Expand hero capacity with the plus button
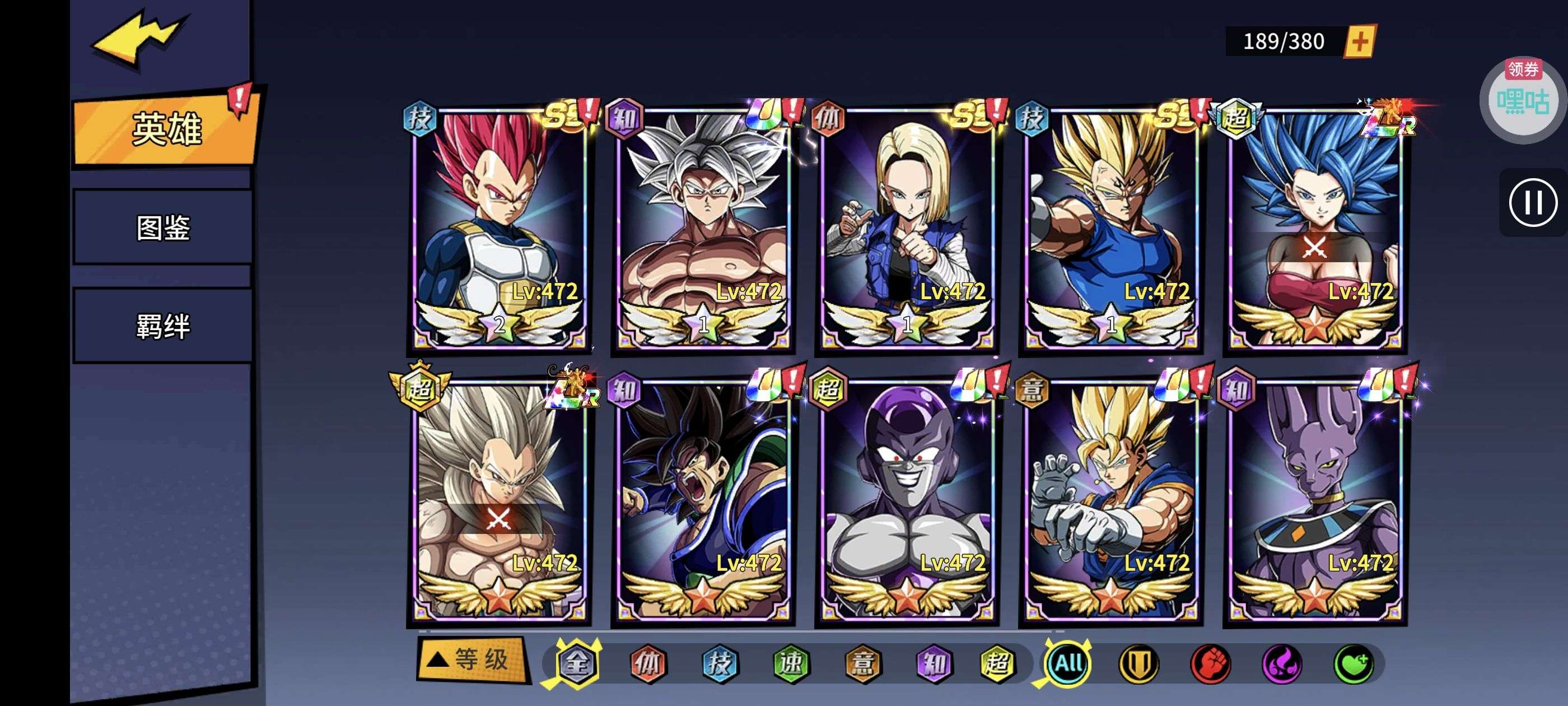 tap(1359, 42)
